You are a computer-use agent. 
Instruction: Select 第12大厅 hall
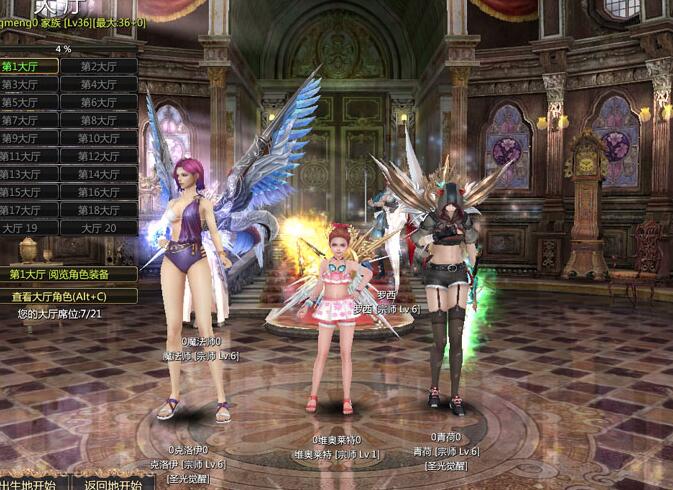pyautogui.click(x=98, y=156)
